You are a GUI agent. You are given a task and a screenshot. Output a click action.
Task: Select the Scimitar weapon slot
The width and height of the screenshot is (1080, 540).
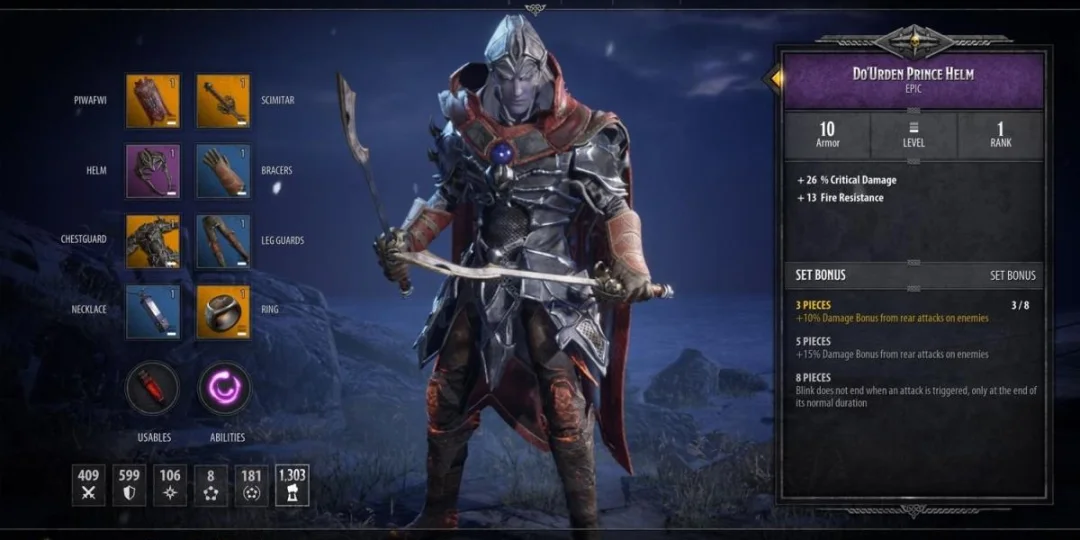click(x=223, y=100)
